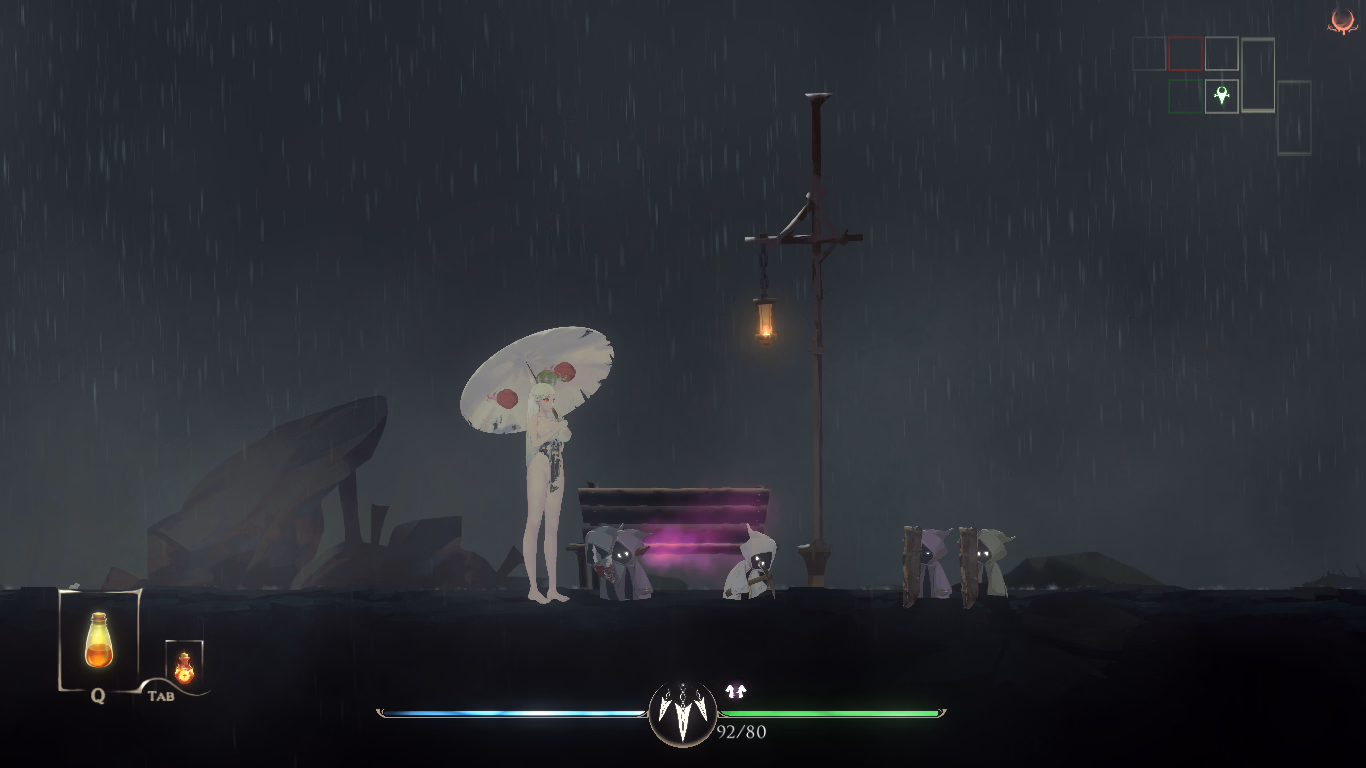The height and width of the screenshot is (768, 1366).
Task: Click the red horned emblem in the corner
Action: [1341, 21]
